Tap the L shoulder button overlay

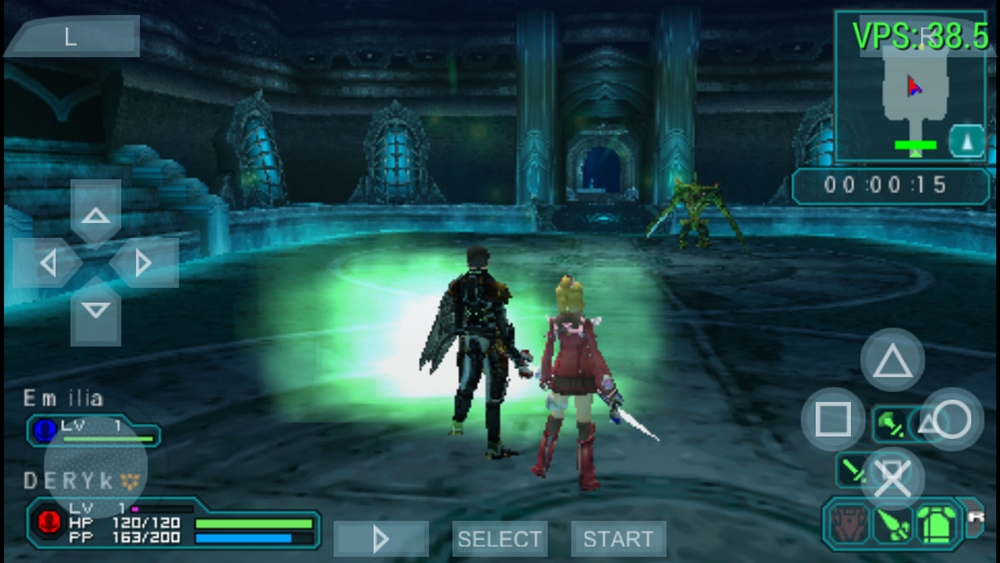click(71, 37)
